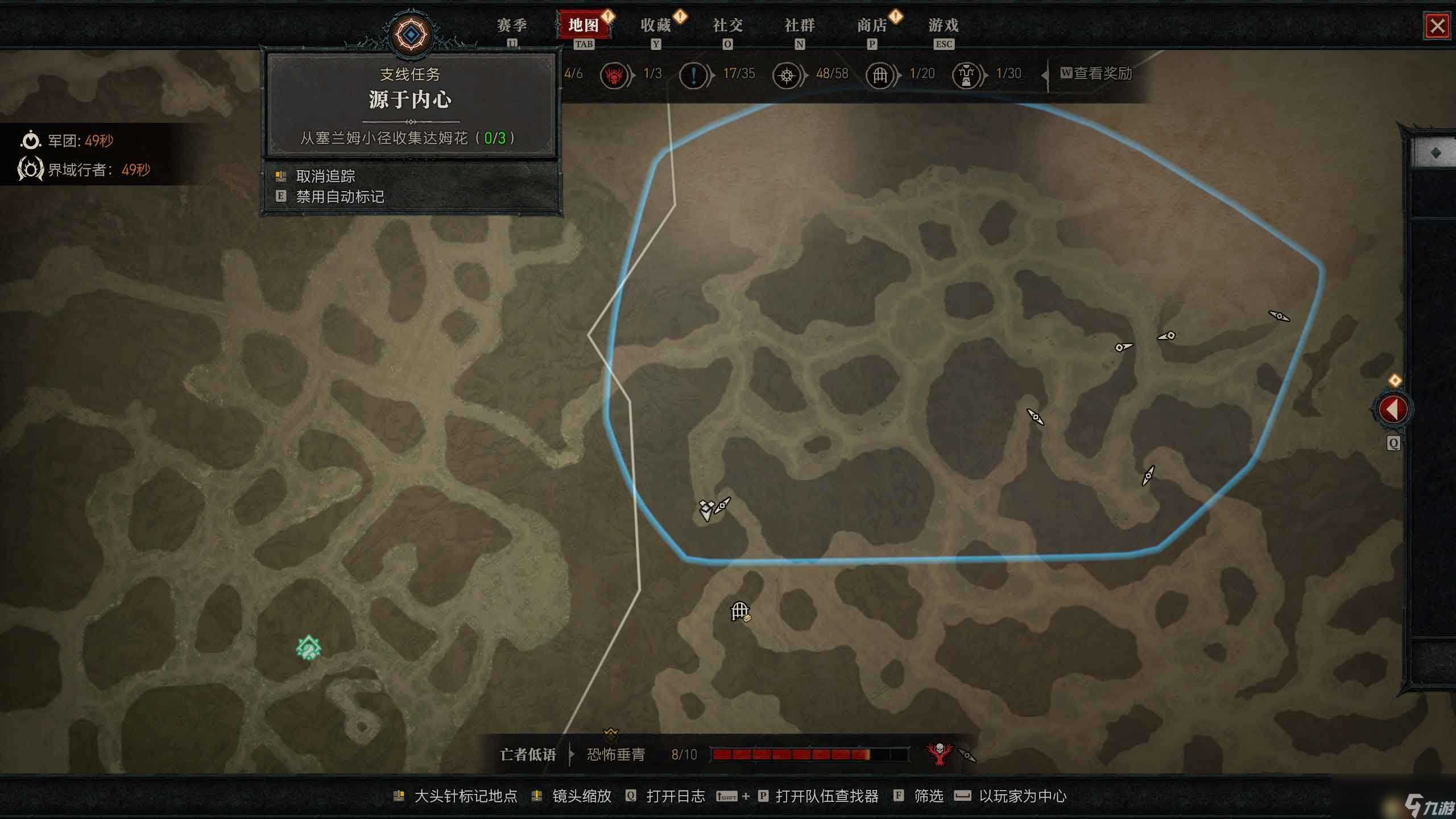Viewport: 1456px width, 819px height.
Task: Switch to the 收藏 collections tab
Action: (x=657, y=26)
